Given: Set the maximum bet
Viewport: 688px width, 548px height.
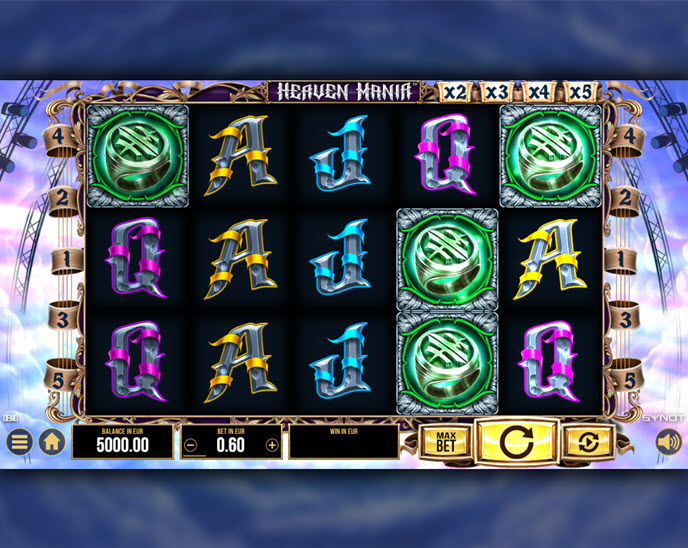Looking at the screenshot, I should tap(445, 441).
